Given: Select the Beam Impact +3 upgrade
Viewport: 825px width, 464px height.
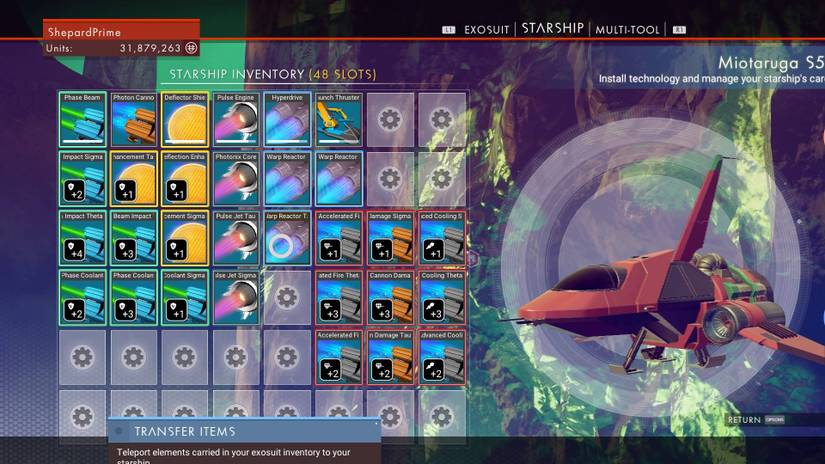Looking at the screenshot, I should click(134, 238).
